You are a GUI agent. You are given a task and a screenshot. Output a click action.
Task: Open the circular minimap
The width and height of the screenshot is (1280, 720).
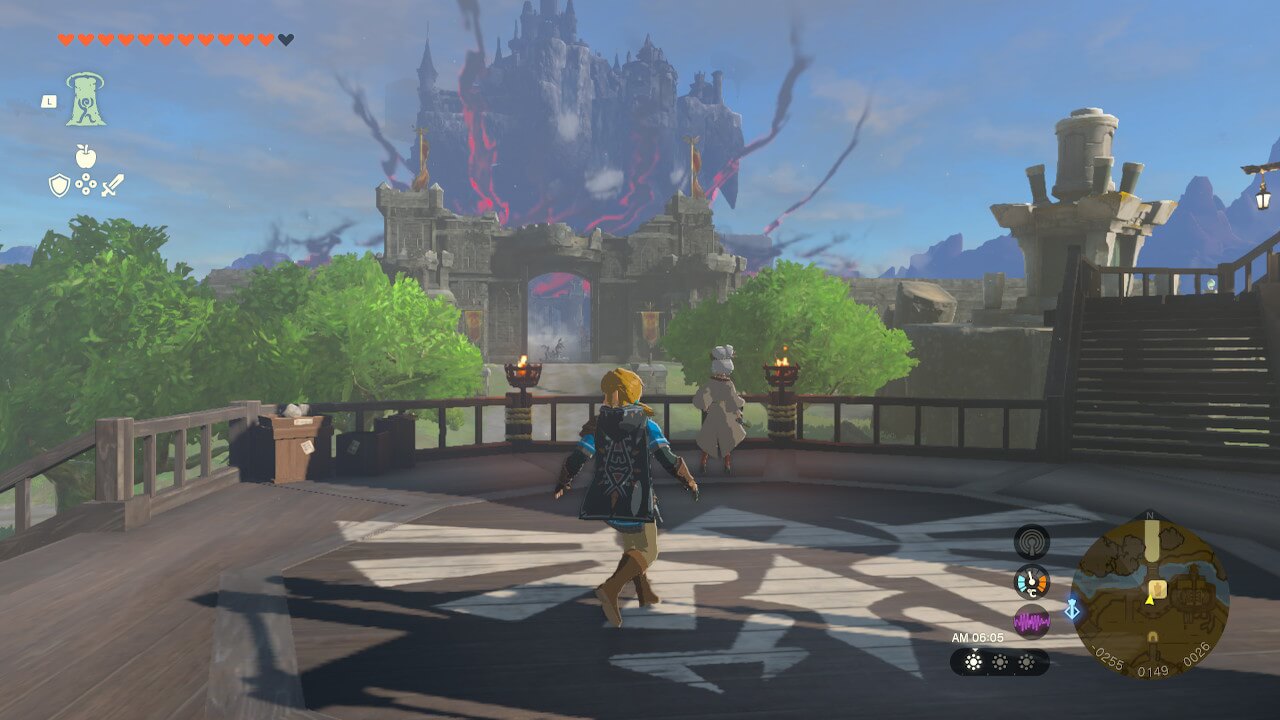pyautogui.click(x=1150, y=597)
